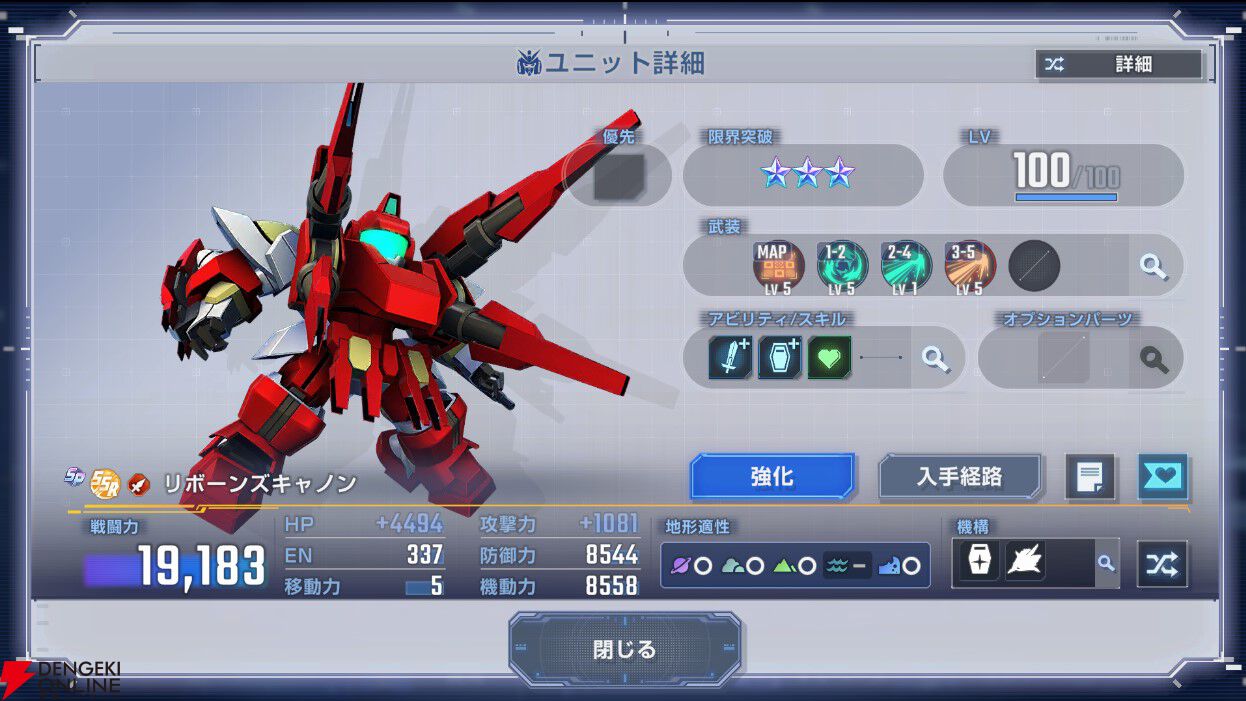Screen dimensions: 1246x701
Task: Inspect option parts with its magnifier
Action: [x=1154, y=358]
